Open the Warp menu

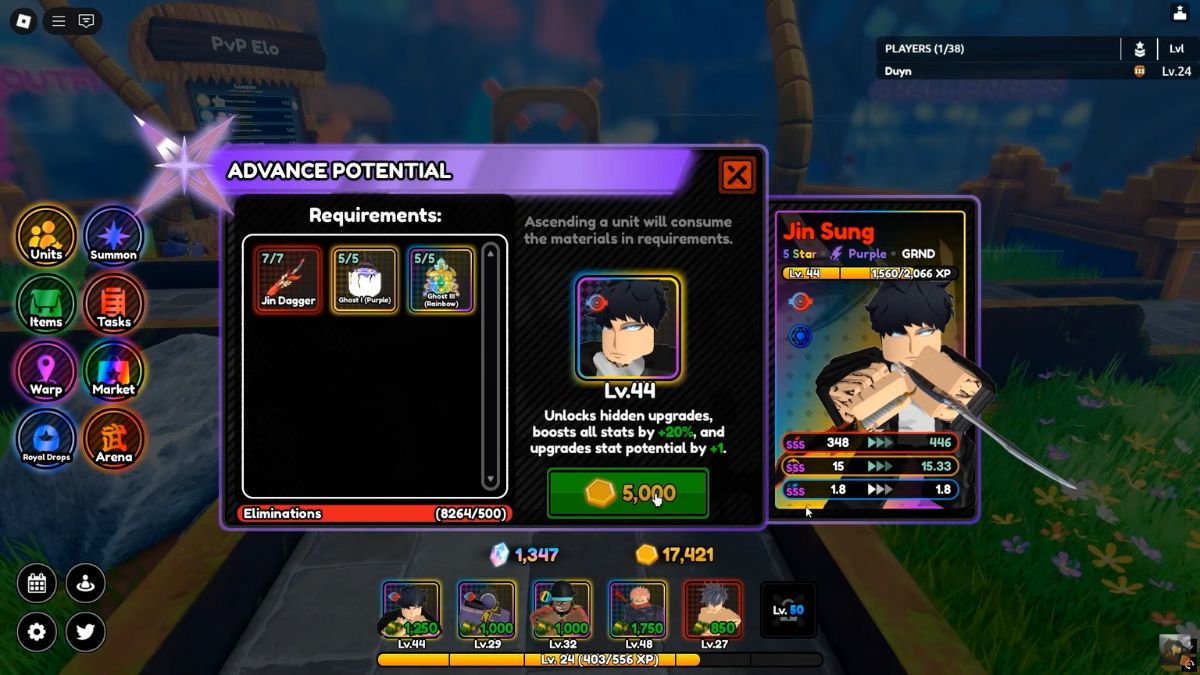pos(46,371)
